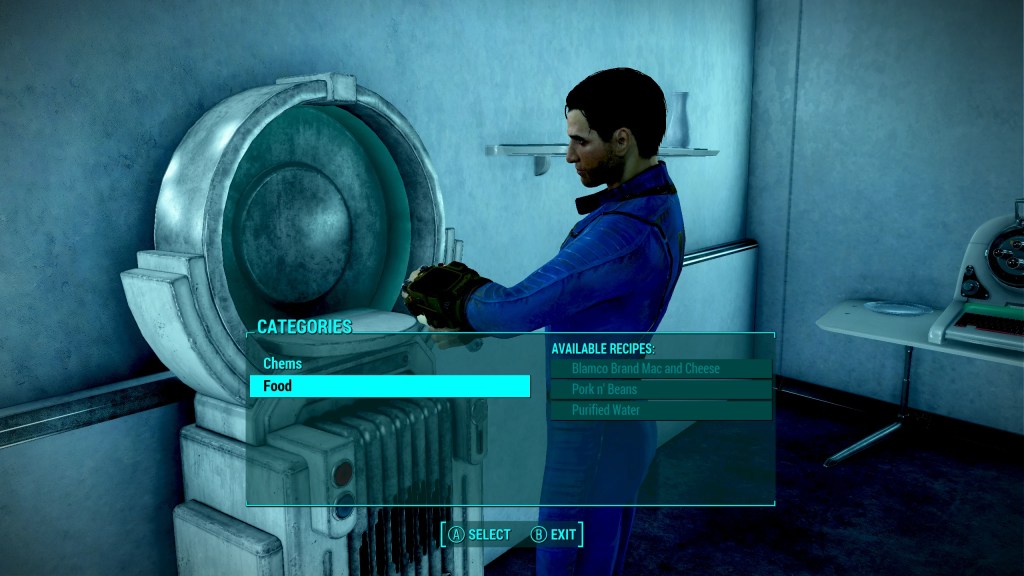
Task: Pick the Blamco Brand Mac and Cheese recipe
Action: [x=660, y=369]
